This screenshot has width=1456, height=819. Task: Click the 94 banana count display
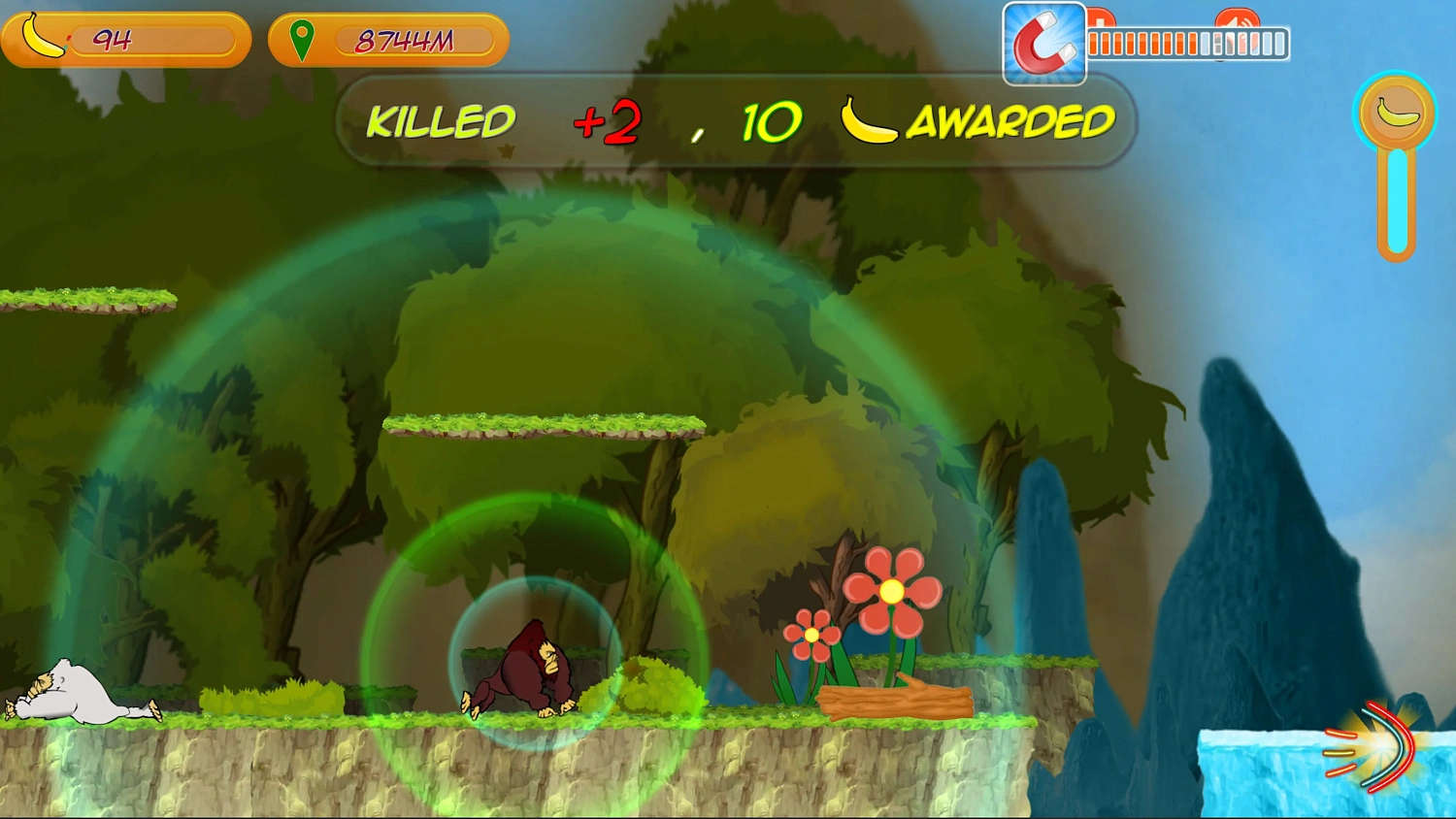pos(112,37)
